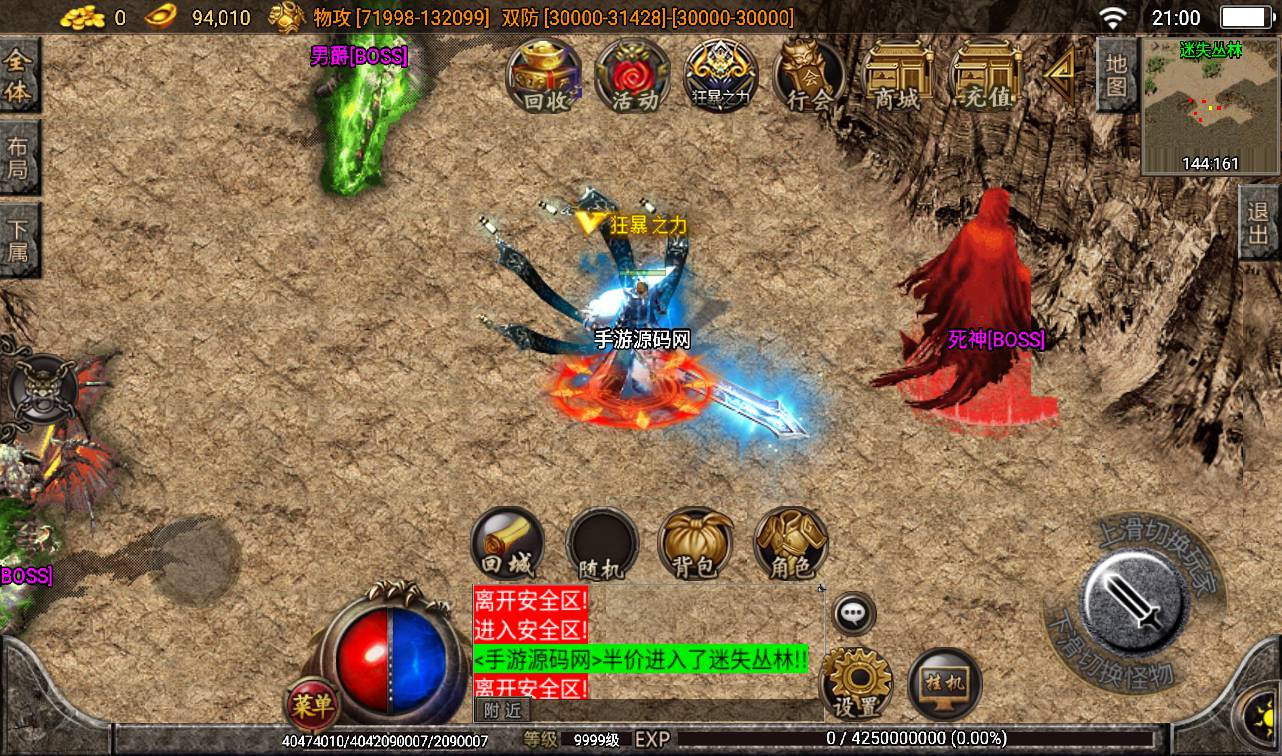
Task: Open the 行会 guild icon
Action: pyautogui.click(x=808, y=77)
